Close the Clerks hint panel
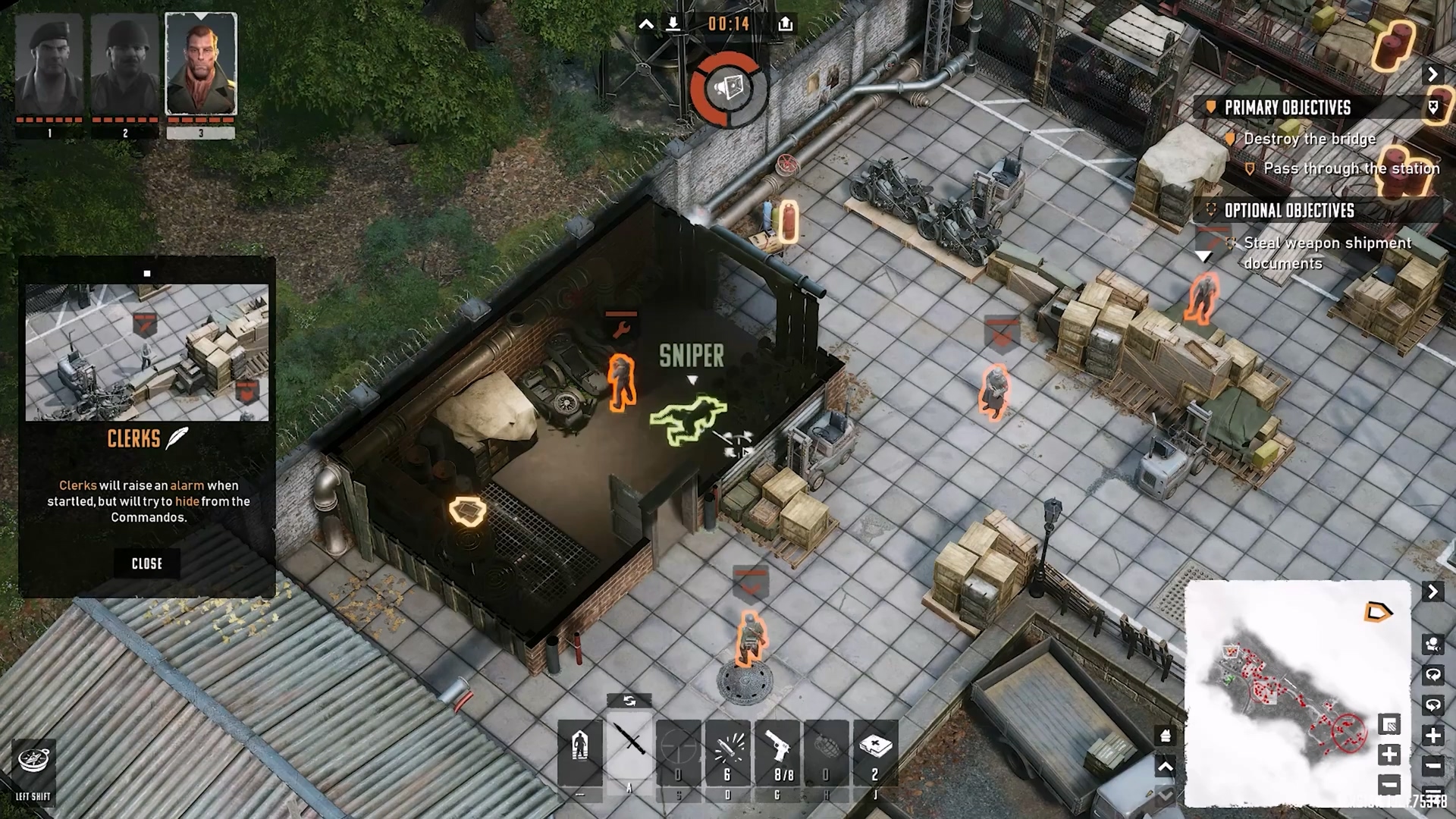1456x819 pixels. tap(146, 563)
